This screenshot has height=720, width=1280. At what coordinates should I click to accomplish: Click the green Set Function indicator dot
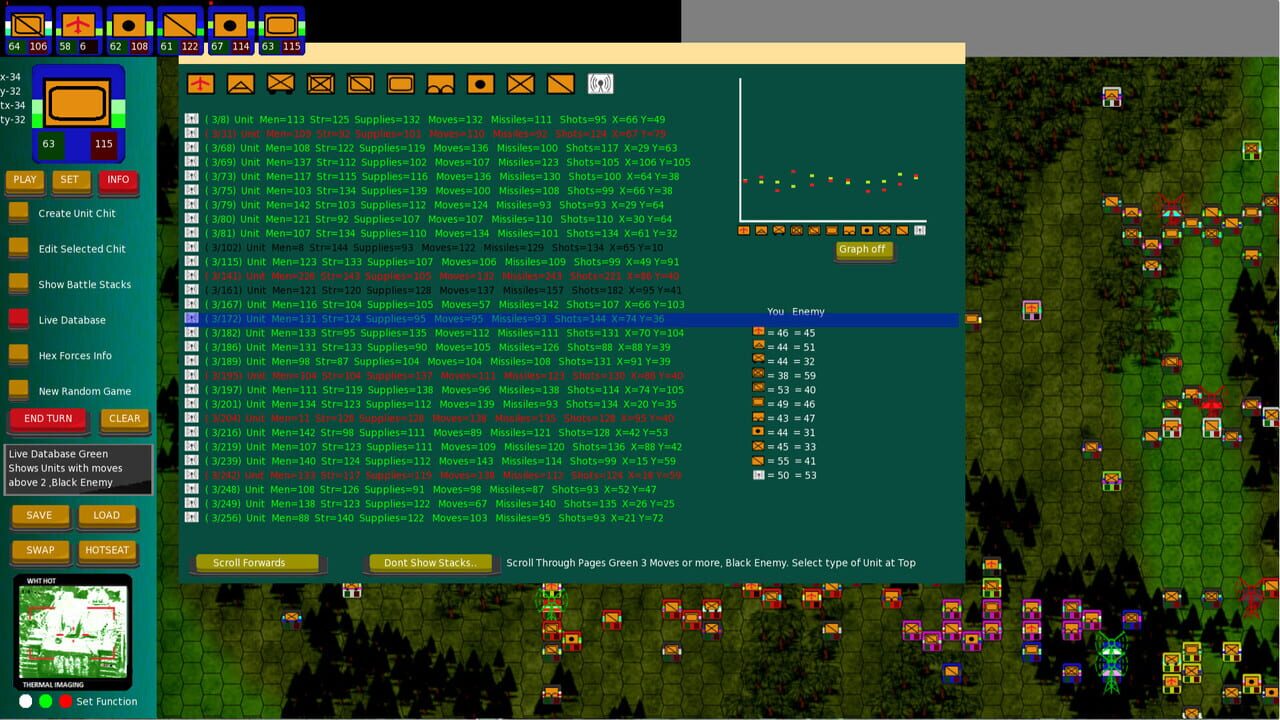click(x=44, y=701)
